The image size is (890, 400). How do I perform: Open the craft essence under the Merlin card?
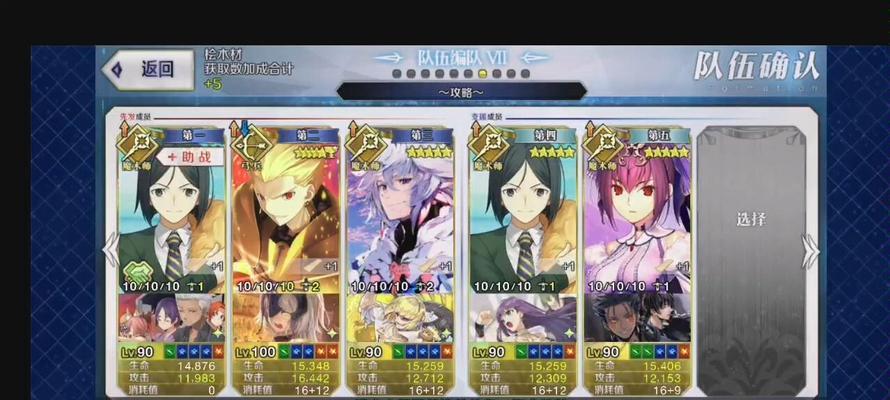point(398,318)
